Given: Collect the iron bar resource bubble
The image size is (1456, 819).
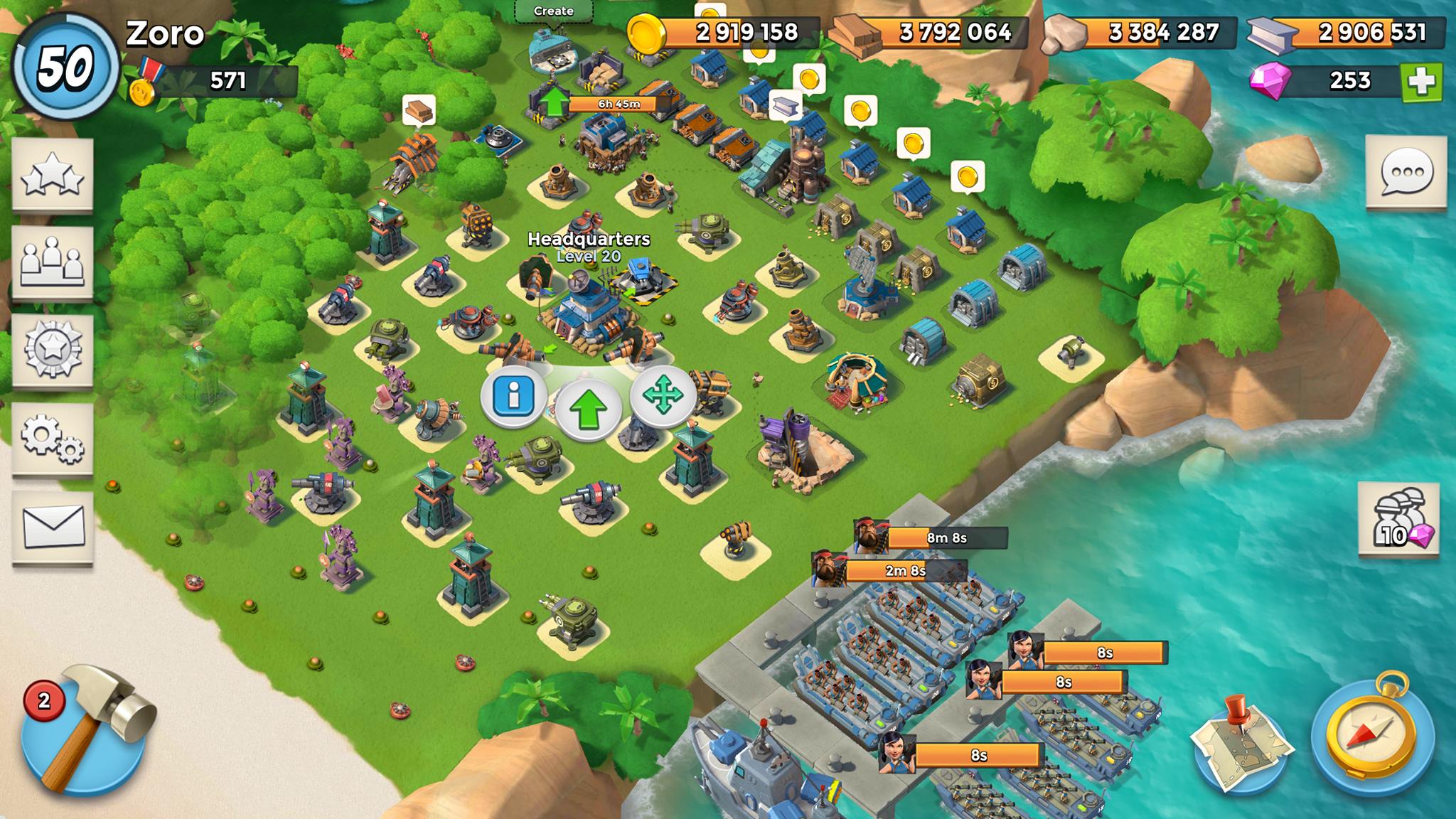Looking at the screenshot, I should (786, 105).
